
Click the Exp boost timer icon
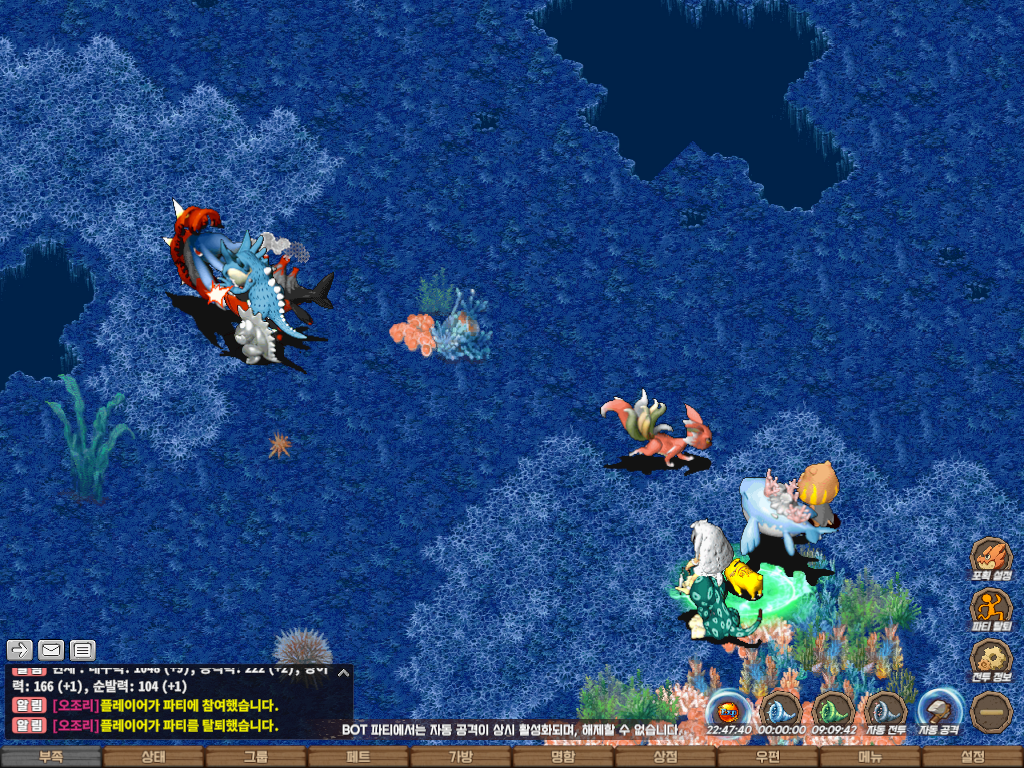pyautogui.click(x=727, y=710)
